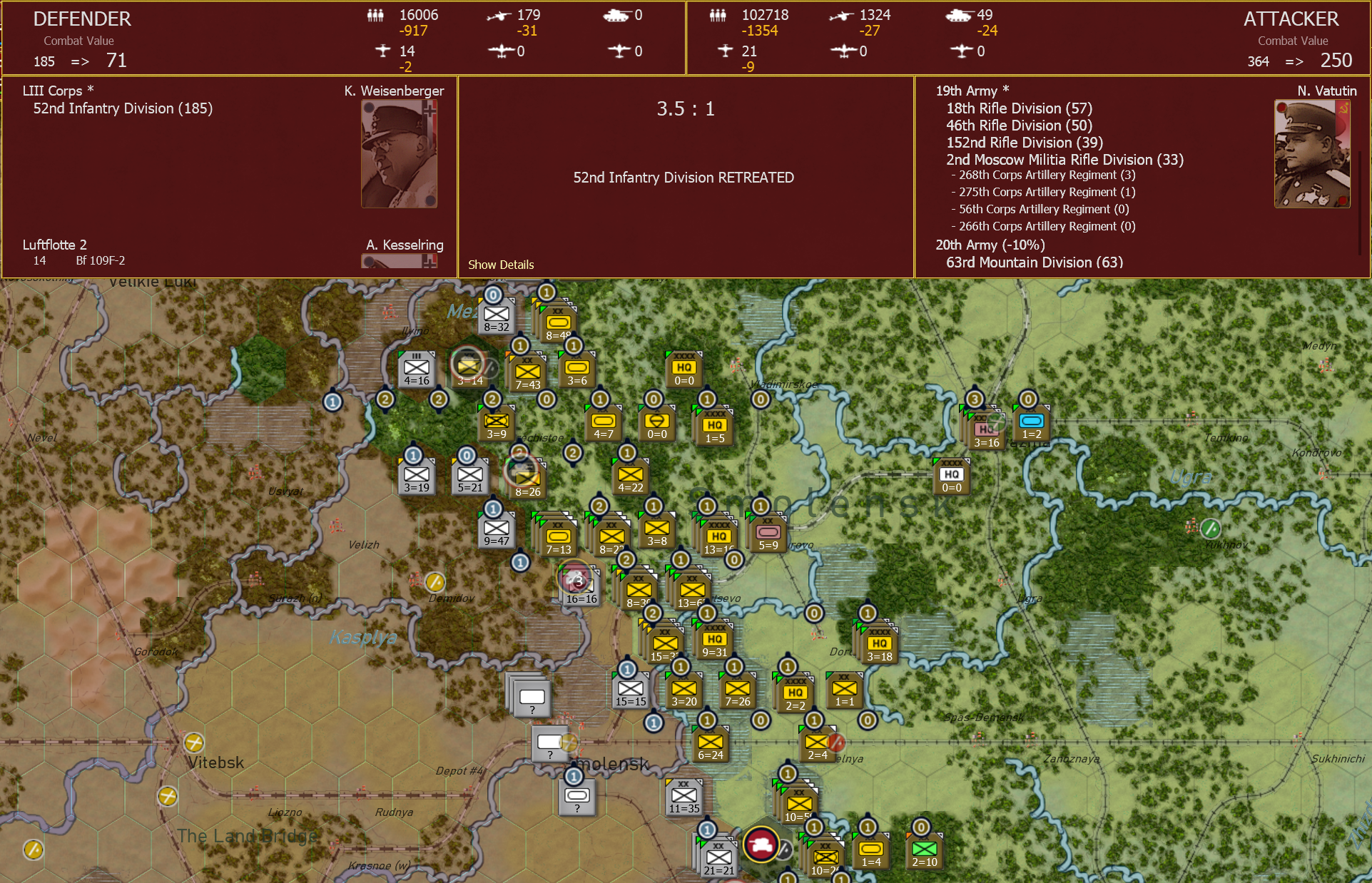The image size is (1372, 883).
Task: Click K. Weisenberger's leader portrait
Action: point(400,153)
